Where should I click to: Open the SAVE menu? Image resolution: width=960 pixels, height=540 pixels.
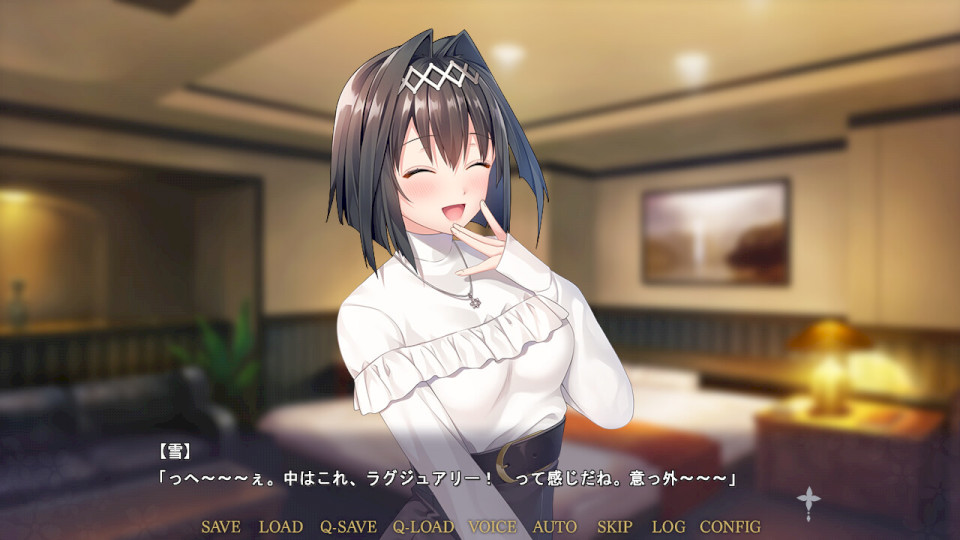click(x=220, y=527)
